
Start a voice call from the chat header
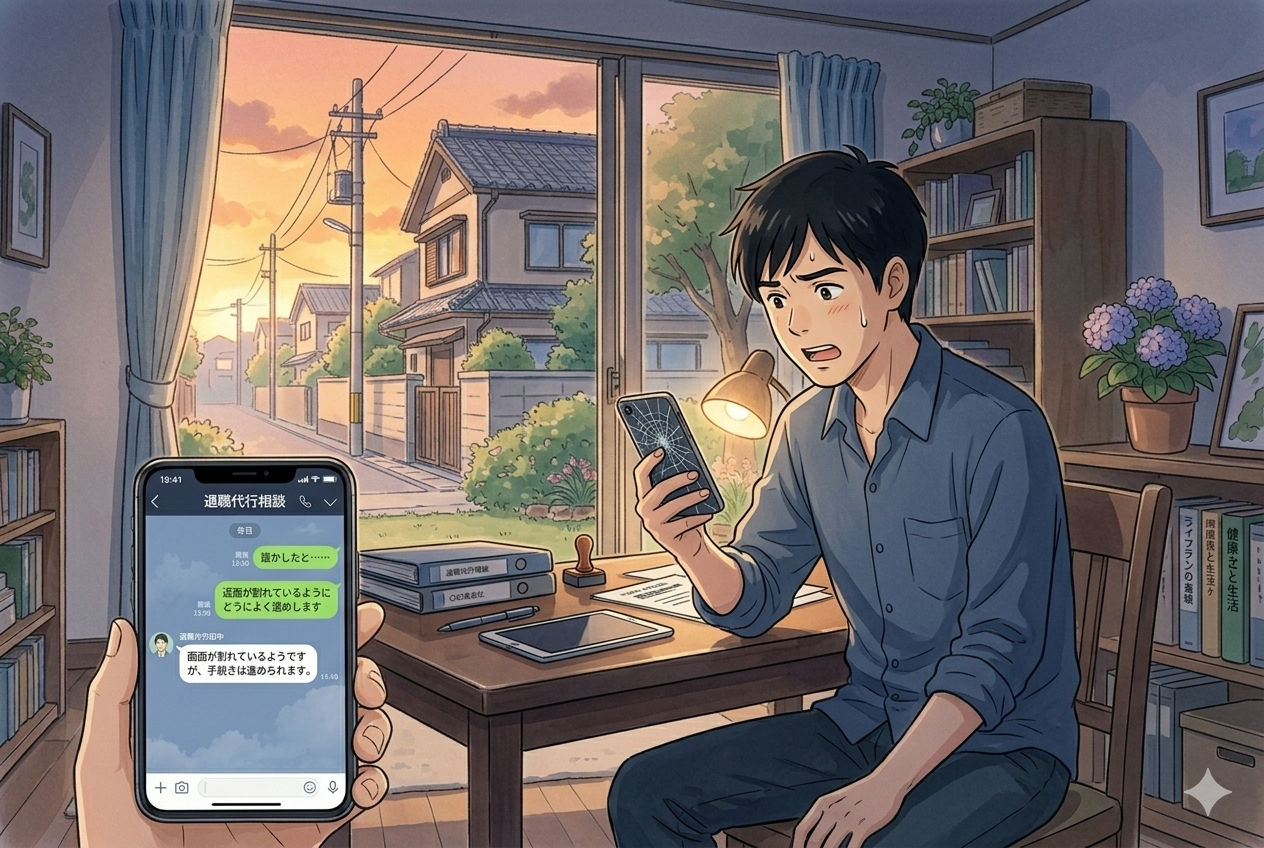pyautogui.click(x=306, y=501)
